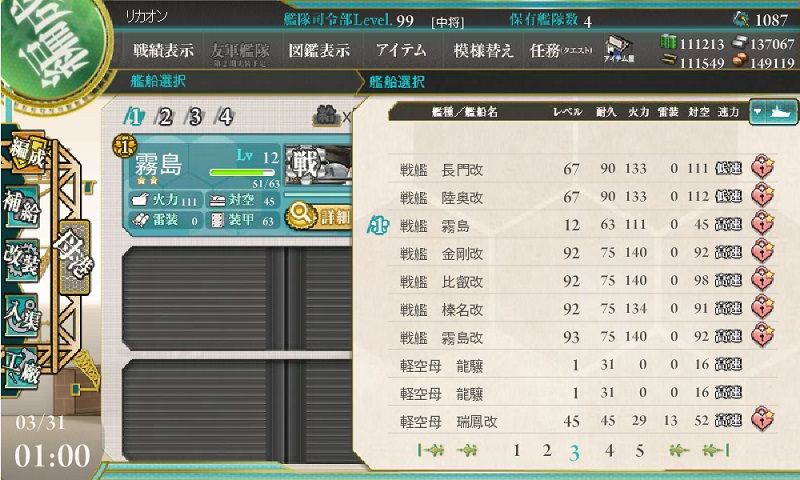Click the 詳細 details button for 霧島
This screenshot has width=800, height=480.
(x=318, y=215)
